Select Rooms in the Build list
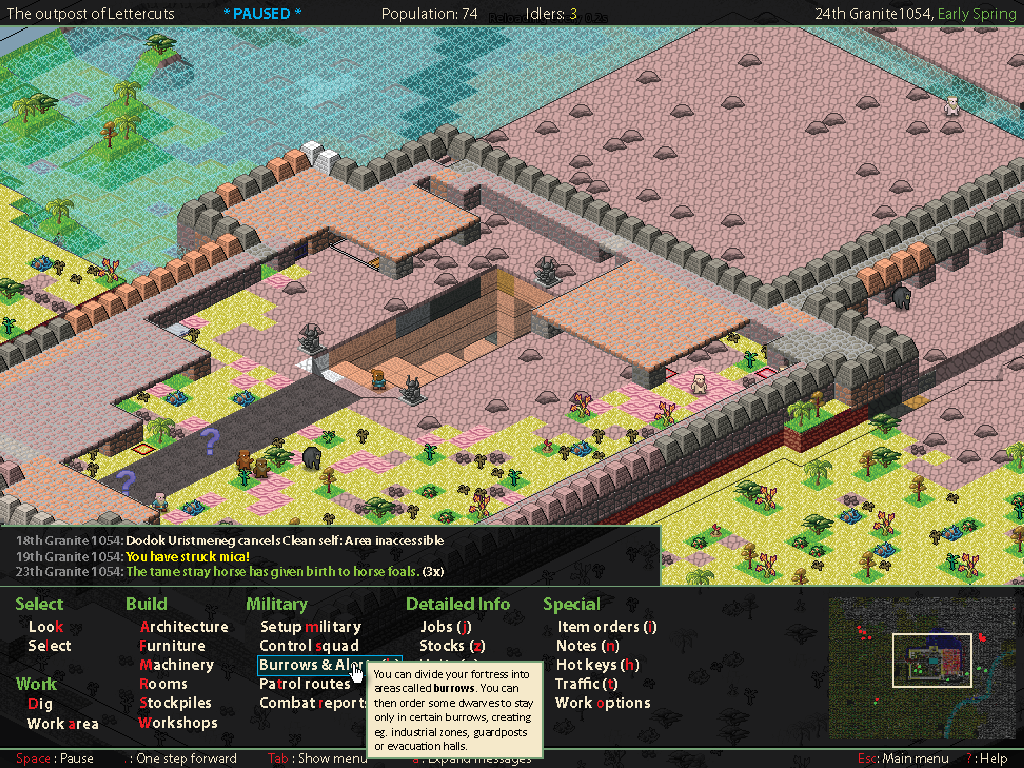This screenshot has width=1024, height=768. click(x=163, y=684)
